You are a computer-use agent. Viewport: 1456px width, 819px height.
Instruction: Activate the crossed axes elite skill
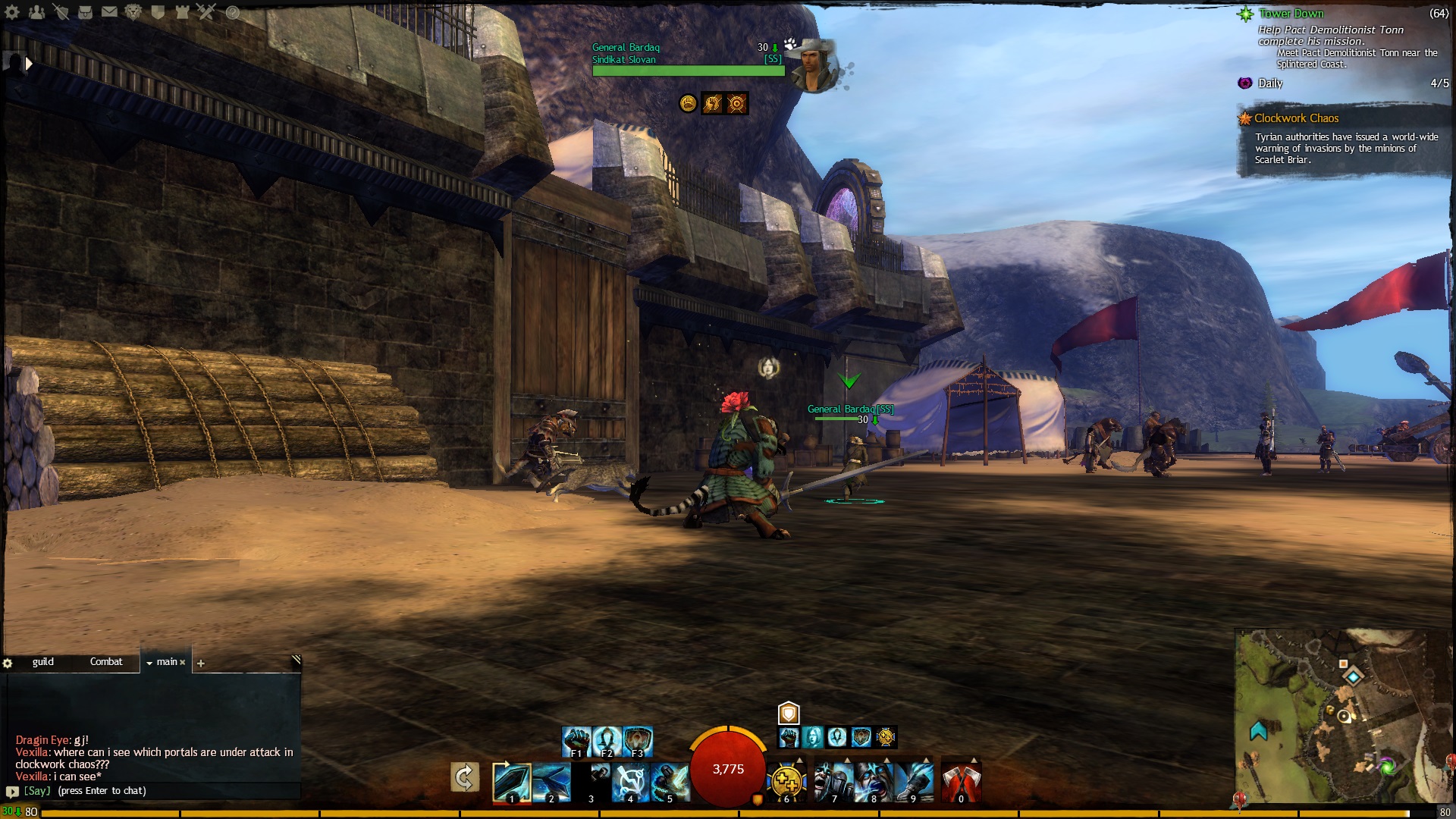click(961, 782)
